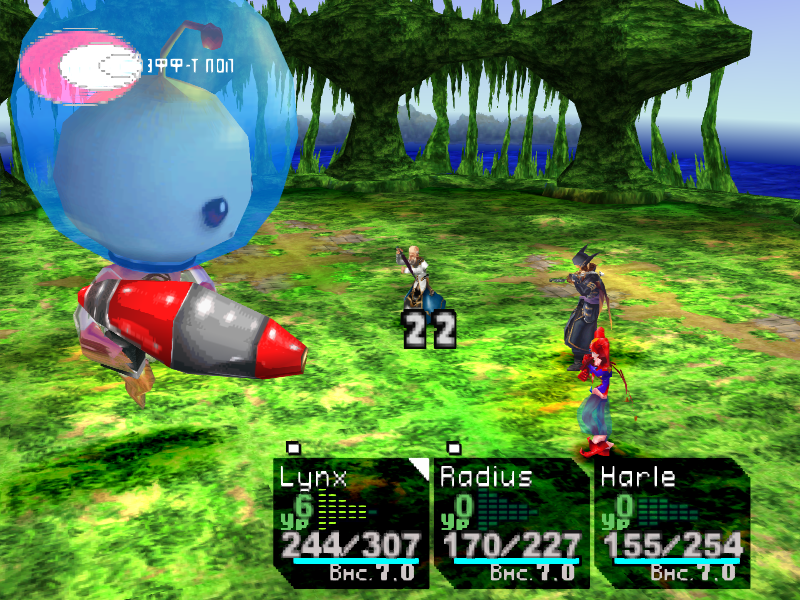Choose Radius's party status panel
This screenshot has height=600, width=800.
pyautogui.click(x=510, y=522)
